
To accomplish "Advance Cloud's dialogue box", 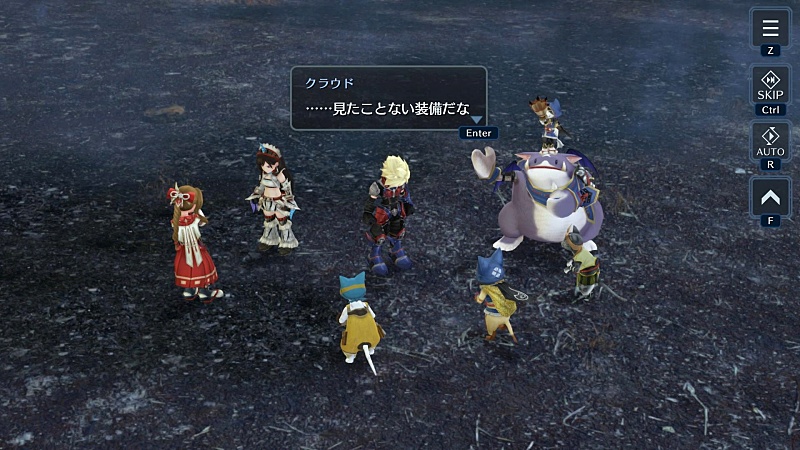I will [388, 98].
